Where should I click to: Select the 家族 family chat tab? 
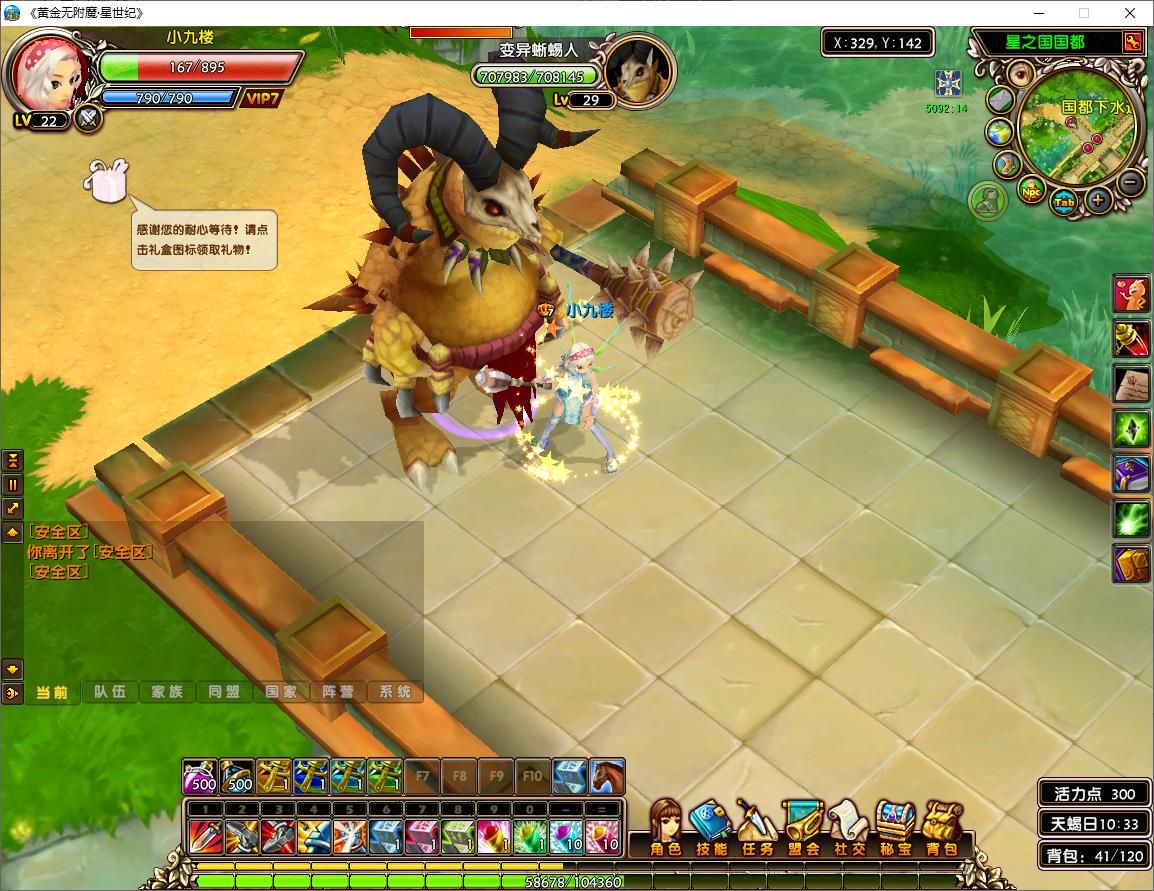coord(167,692)
